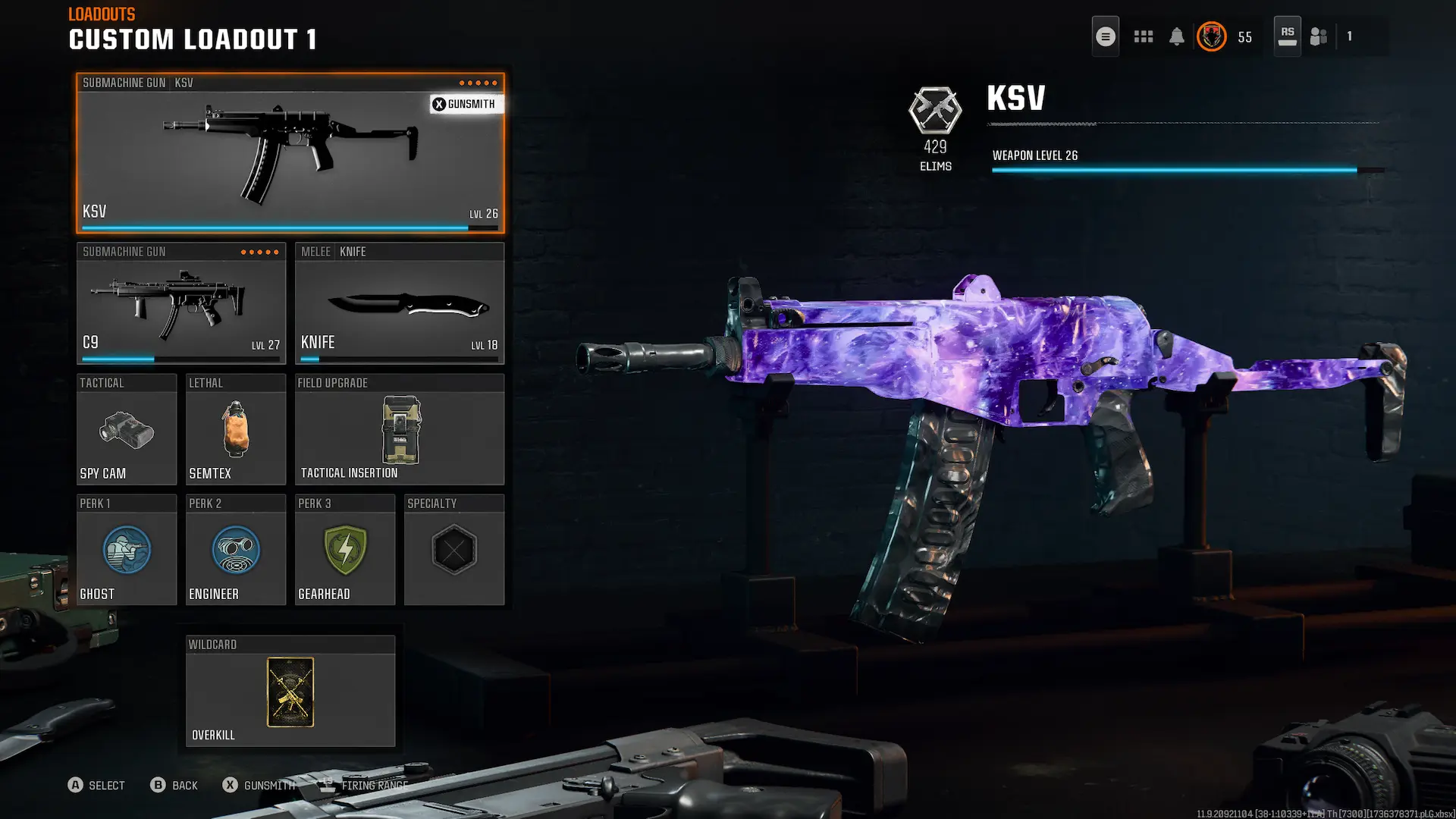Select the Tactical Insertion field upgrade
1456x819 pixels.
[399, 430]
